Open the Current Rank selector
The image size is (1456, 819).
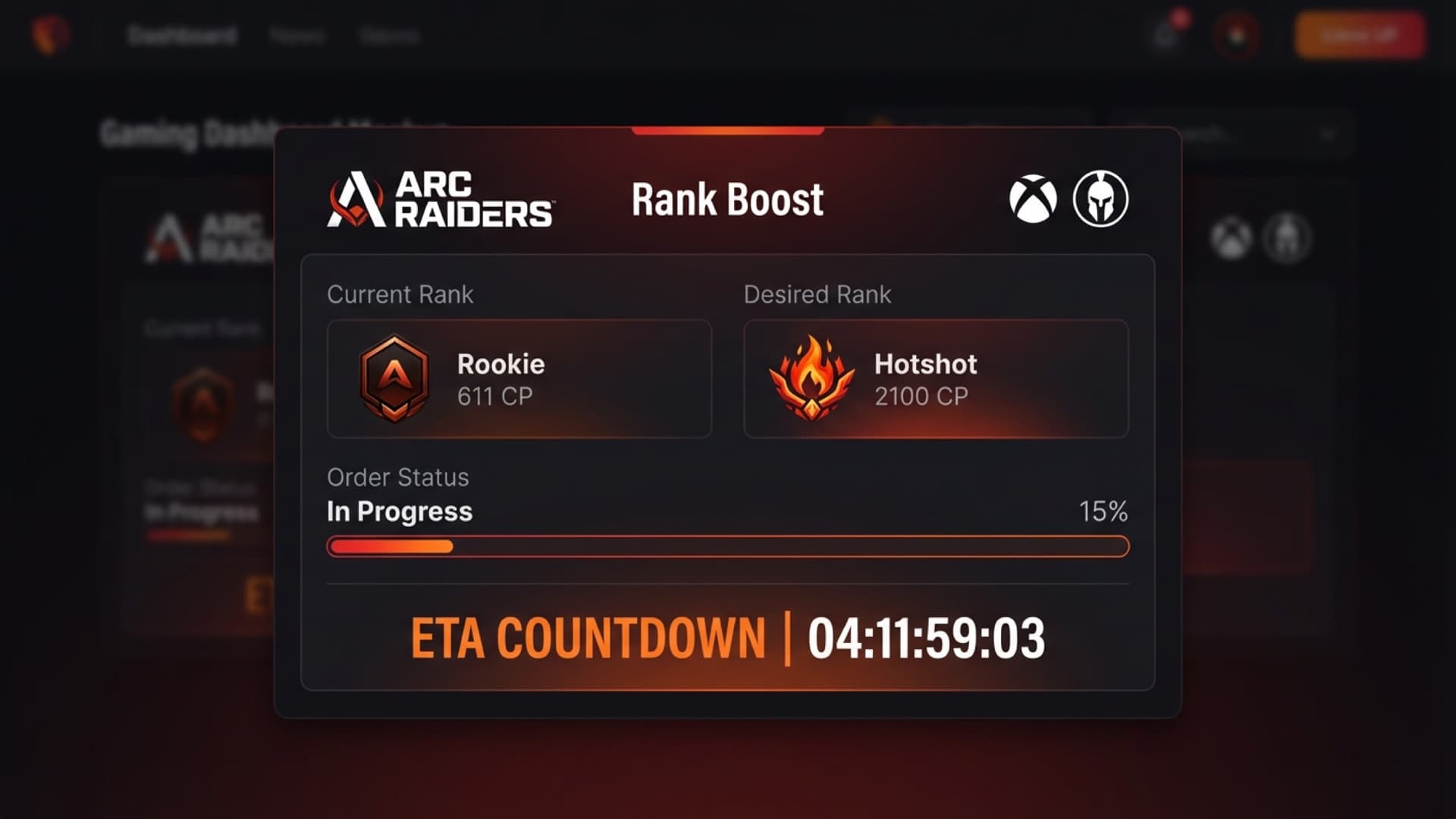519,379
